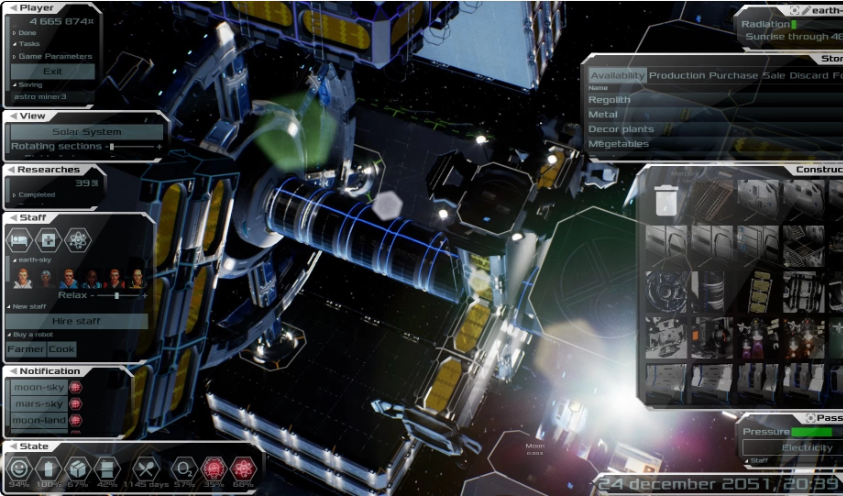This screenshot has height=496, width=843.
Task: Expand the Game Parameters section
Action: click(x=55, y=56)
